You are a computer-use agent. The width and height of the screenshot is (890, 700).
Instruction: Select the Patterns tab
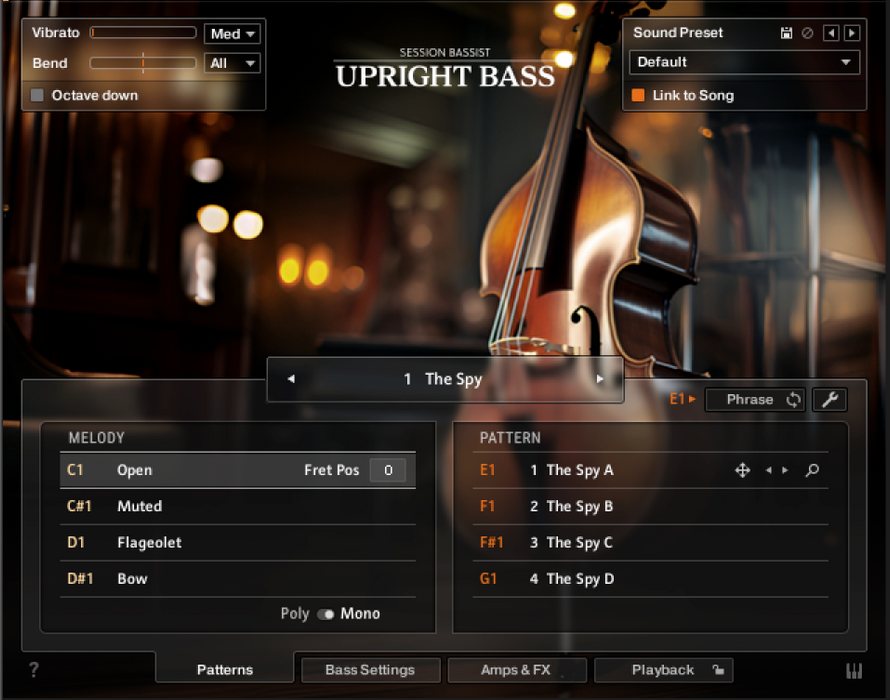point(225,670)
